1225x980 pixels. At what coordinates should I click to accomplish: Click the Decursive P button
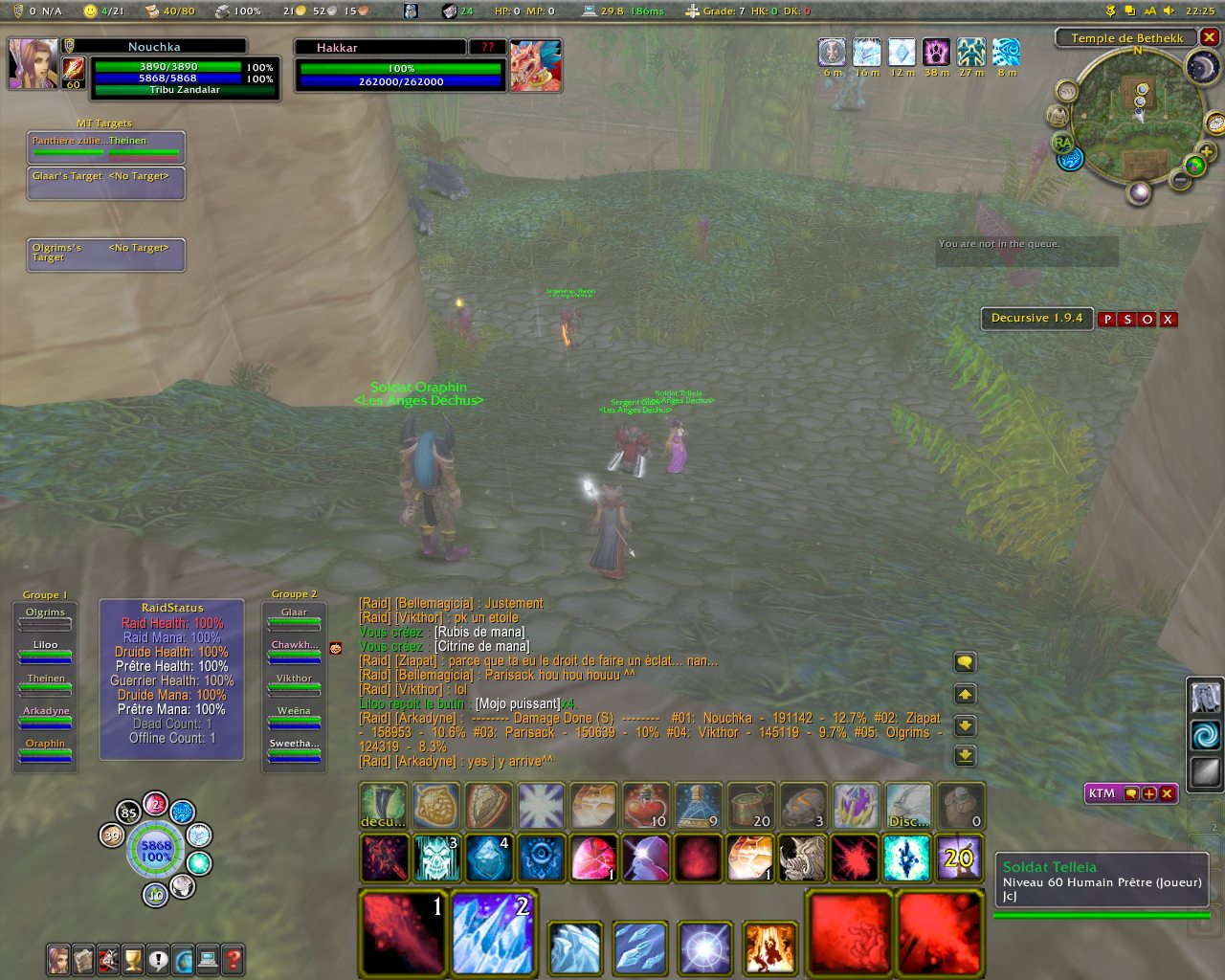coord(1107,320)
